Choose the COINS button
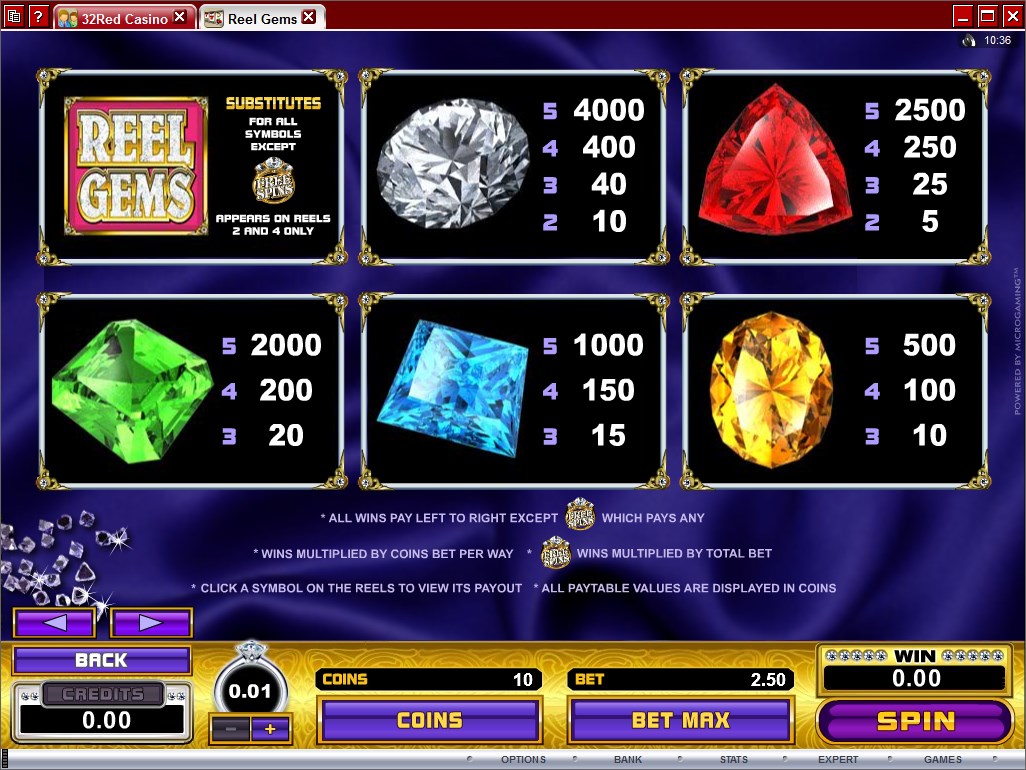This screenshot has width=1026, height=770. coord(429,720)
